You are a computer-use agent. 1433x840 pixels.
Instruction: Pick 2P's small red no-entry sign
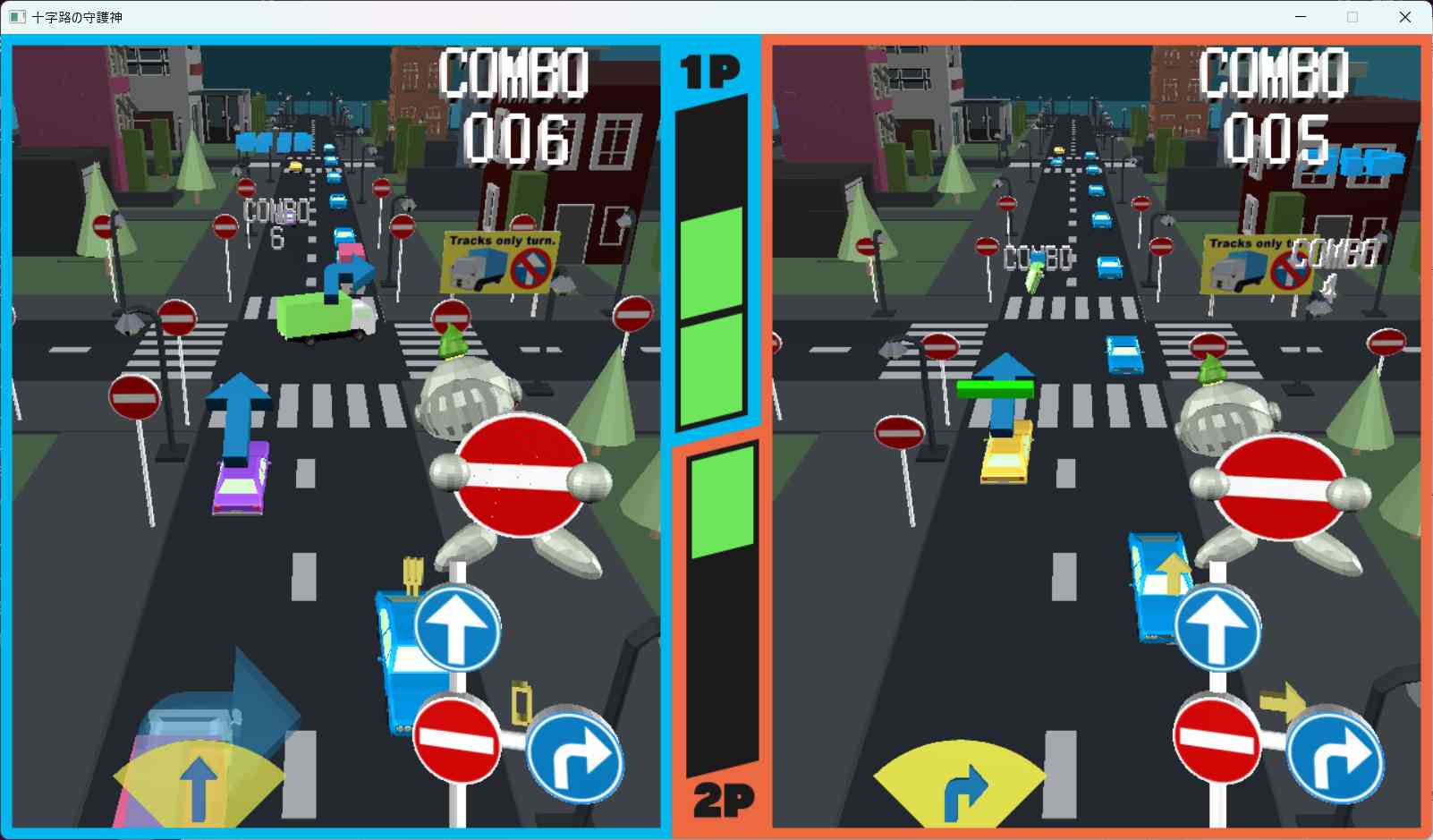click(1217, 741)
